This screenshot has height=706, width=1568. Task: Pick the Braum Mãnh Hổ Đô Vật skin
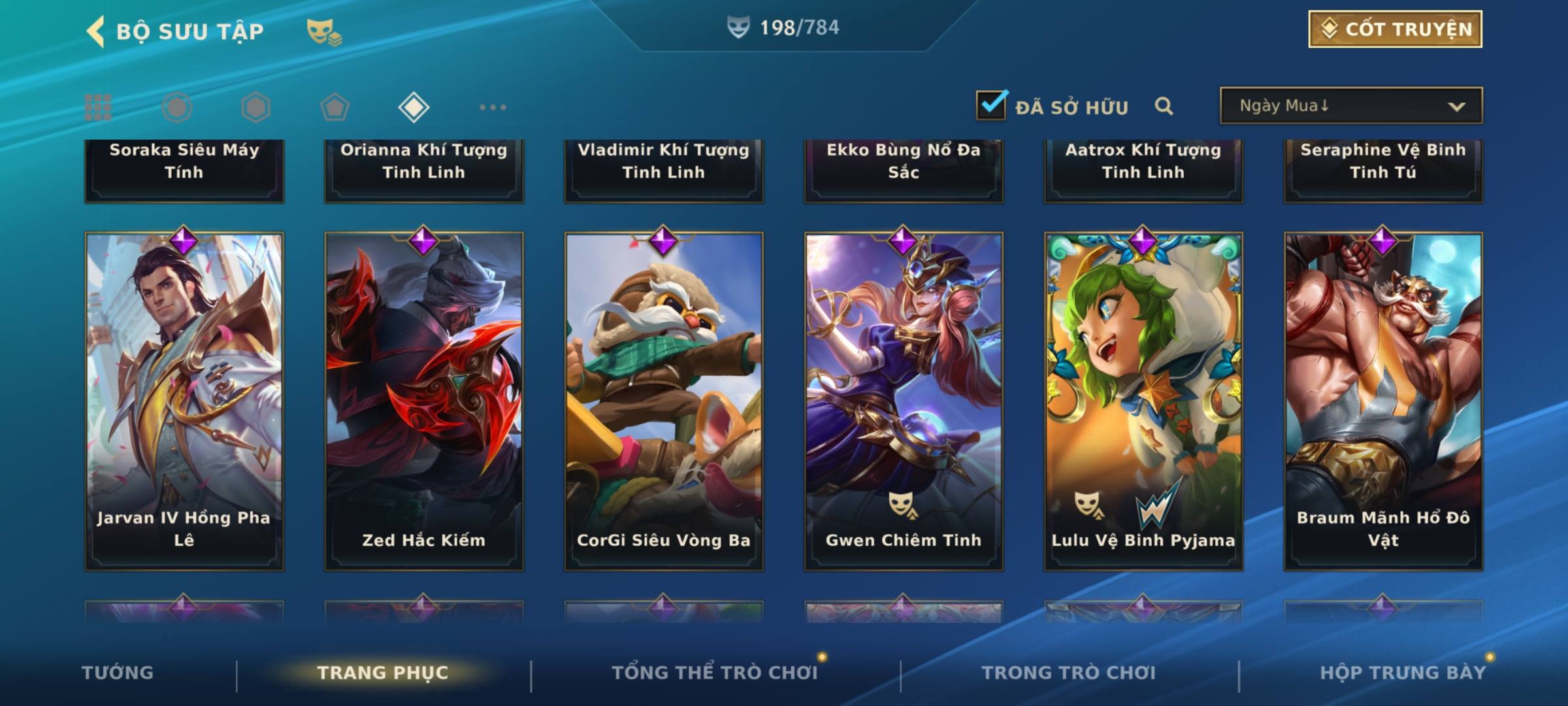1383,401
